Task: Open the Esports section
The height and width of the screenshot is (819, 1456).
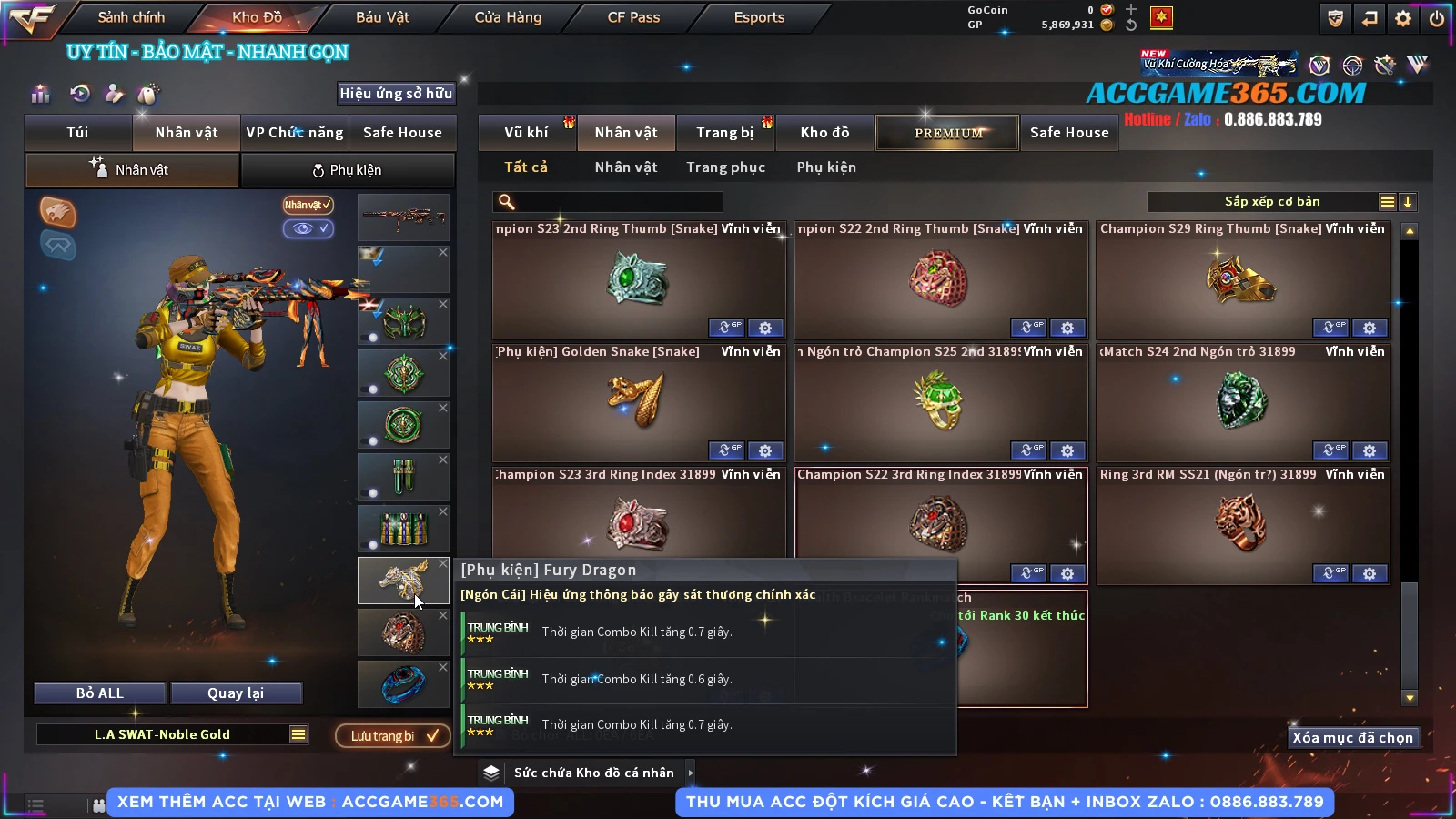Action: click(x=759, y=17)
